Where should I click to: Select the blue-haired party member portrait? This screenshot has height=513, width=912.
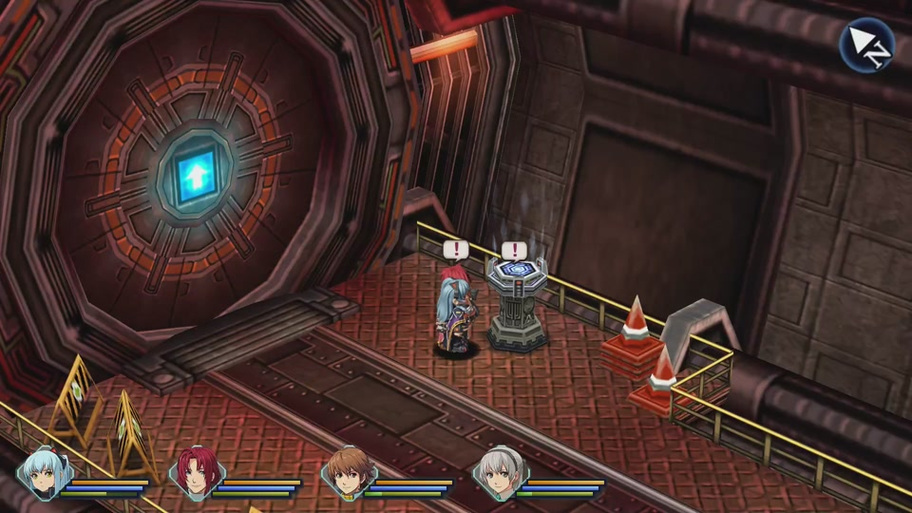[x=42, y=474]
